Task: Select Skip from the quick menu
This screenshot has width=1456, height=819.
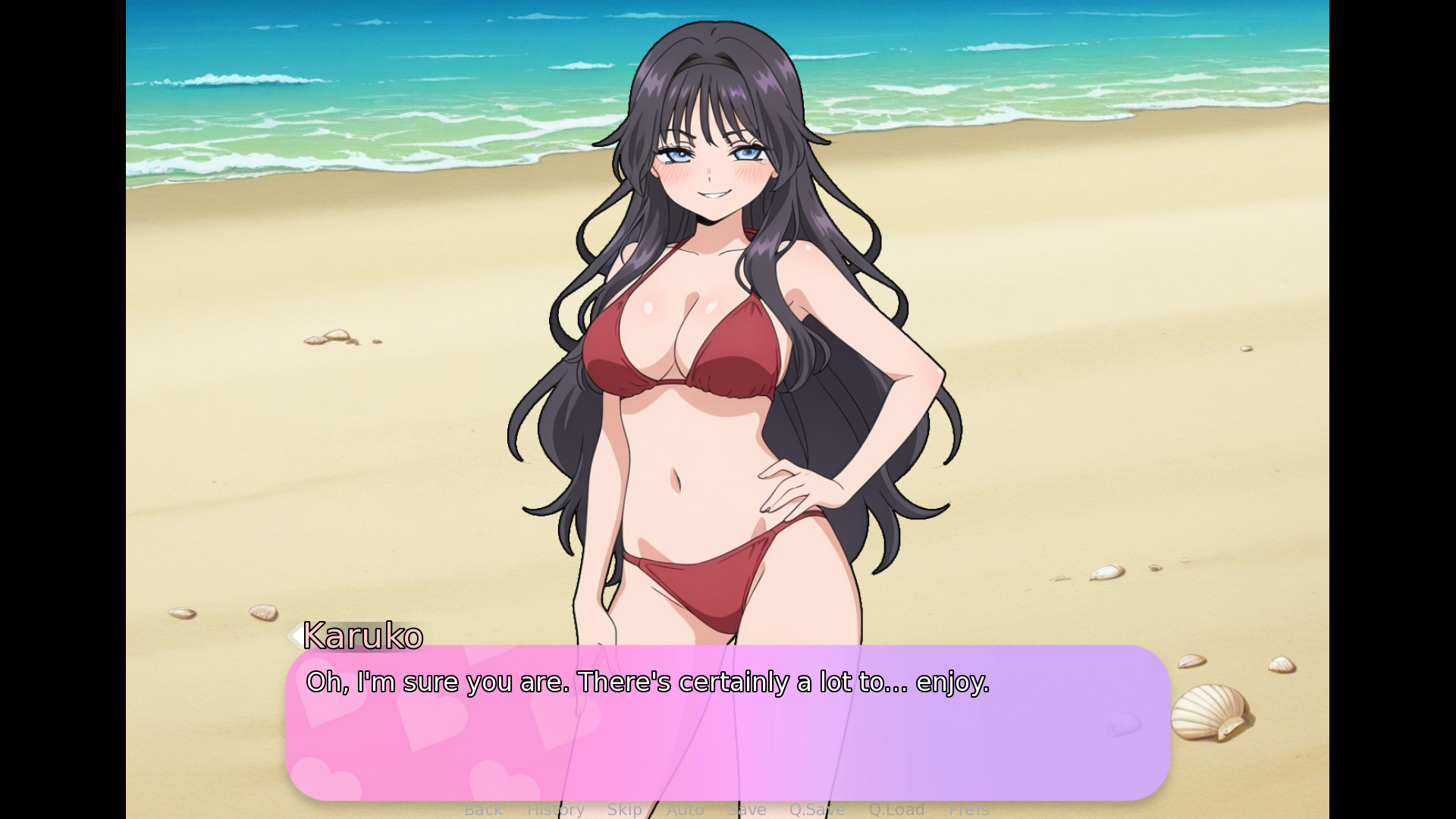Action: coord(625,809)
